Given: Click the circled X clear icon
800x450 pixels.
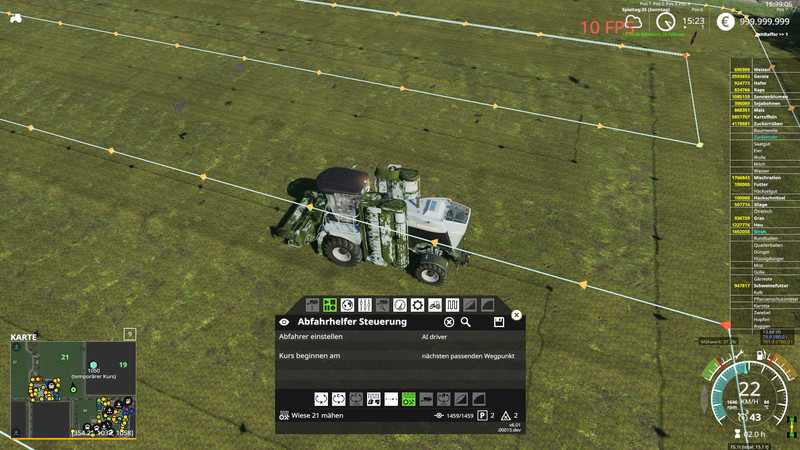Looking at the screenshot, I should coord(449,322).
